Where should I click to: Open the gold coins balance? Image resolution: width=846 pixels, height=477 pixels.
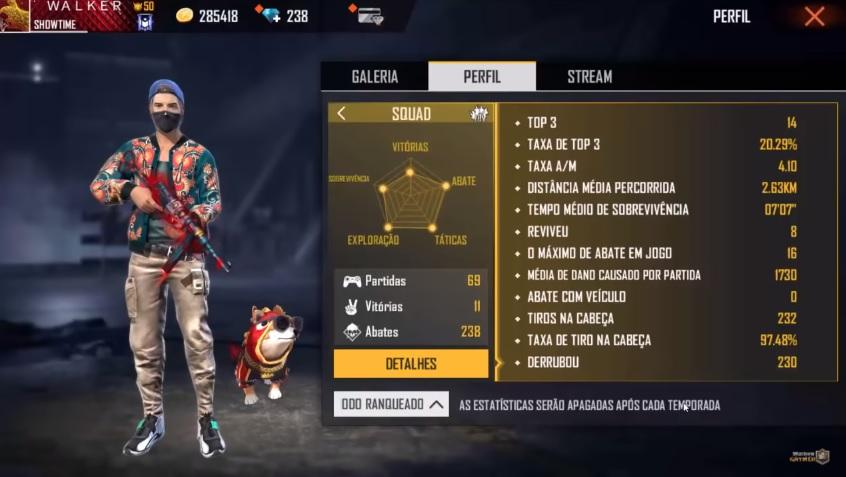coord(207,16)
